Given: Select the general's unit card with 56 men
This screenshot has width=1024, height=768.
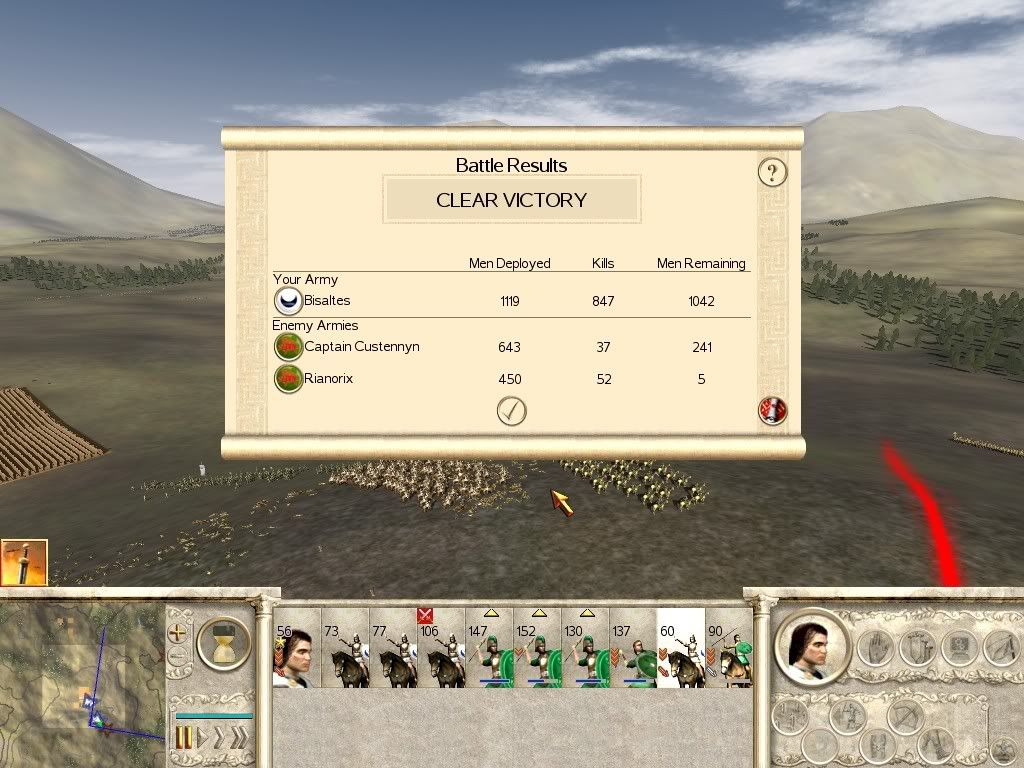Looking at the screenshot, I should point(296,649).
